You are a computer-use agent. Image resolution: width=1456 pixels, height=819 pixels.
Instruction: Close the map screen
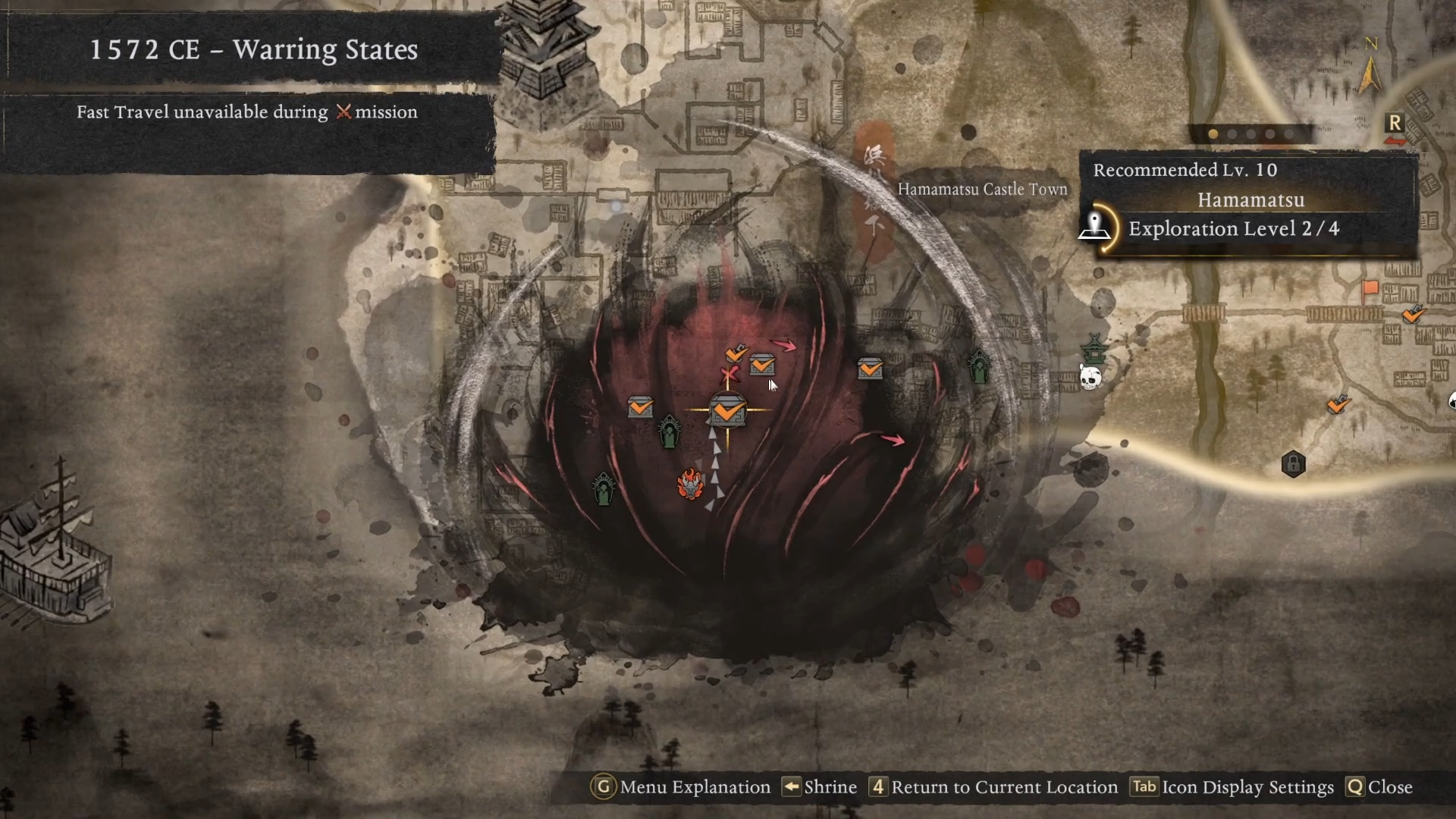click(1379, 787)
